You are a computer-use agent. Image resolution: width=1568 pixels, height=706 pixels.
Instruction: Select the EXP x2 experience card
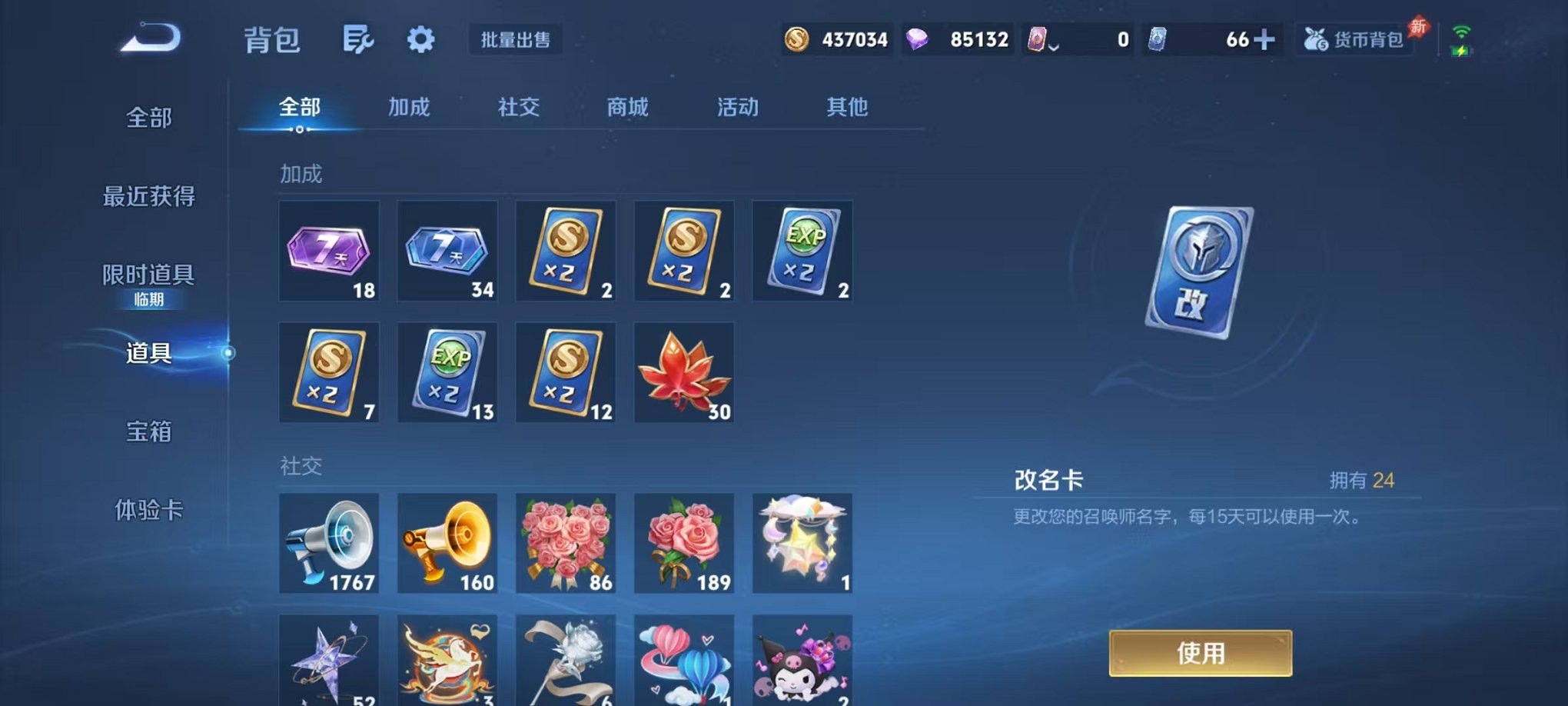point(802,251)
